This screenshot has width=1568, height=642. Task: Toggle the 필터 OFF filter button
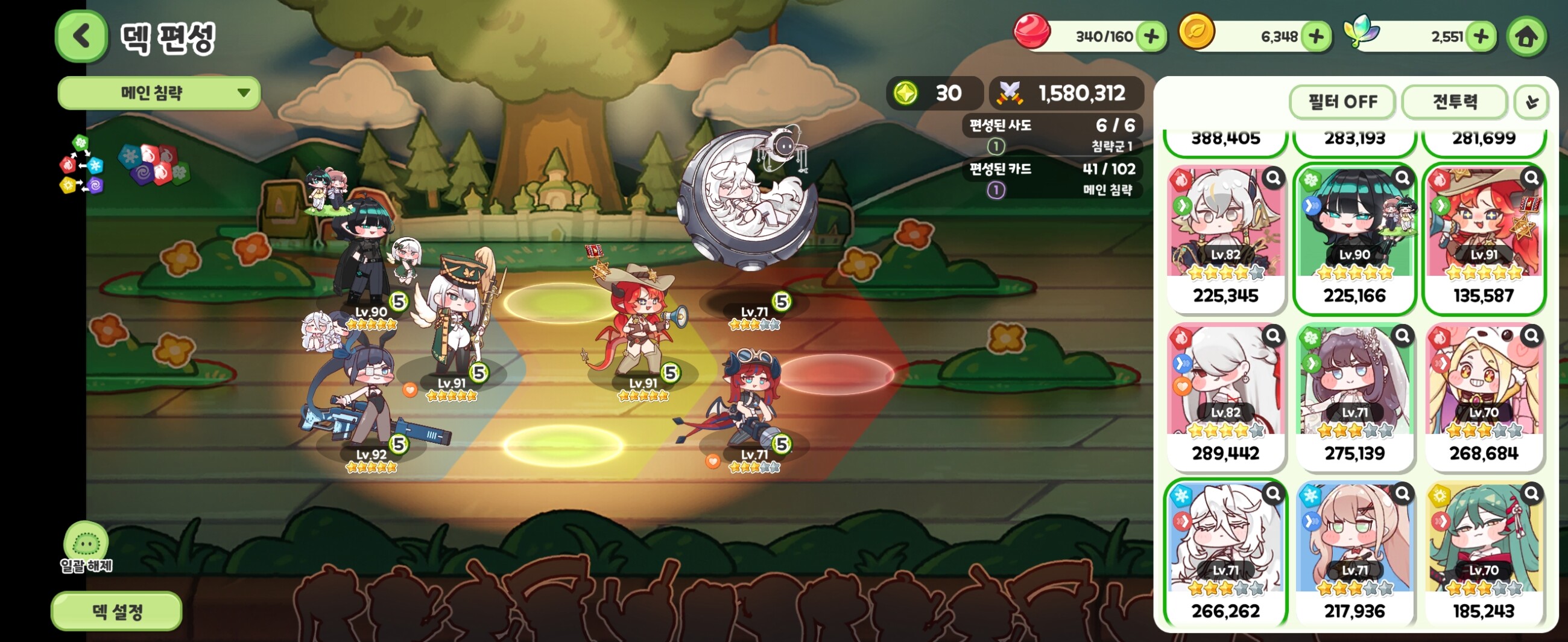pos(1342,102)
